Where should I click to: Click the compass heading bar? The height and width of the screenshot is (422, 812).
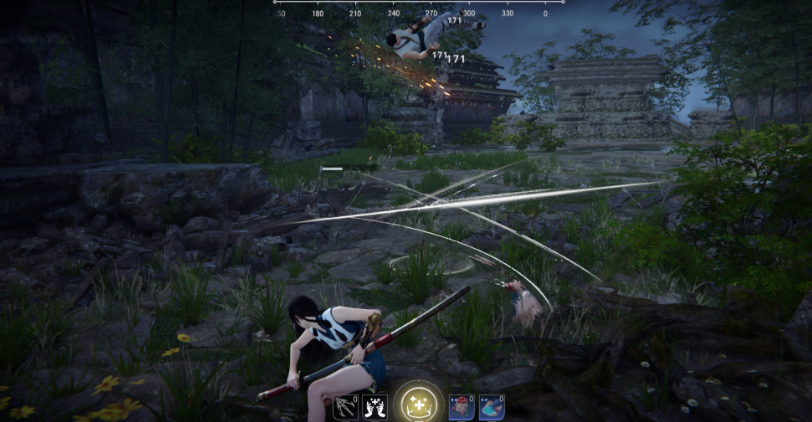tap(418, 9)
